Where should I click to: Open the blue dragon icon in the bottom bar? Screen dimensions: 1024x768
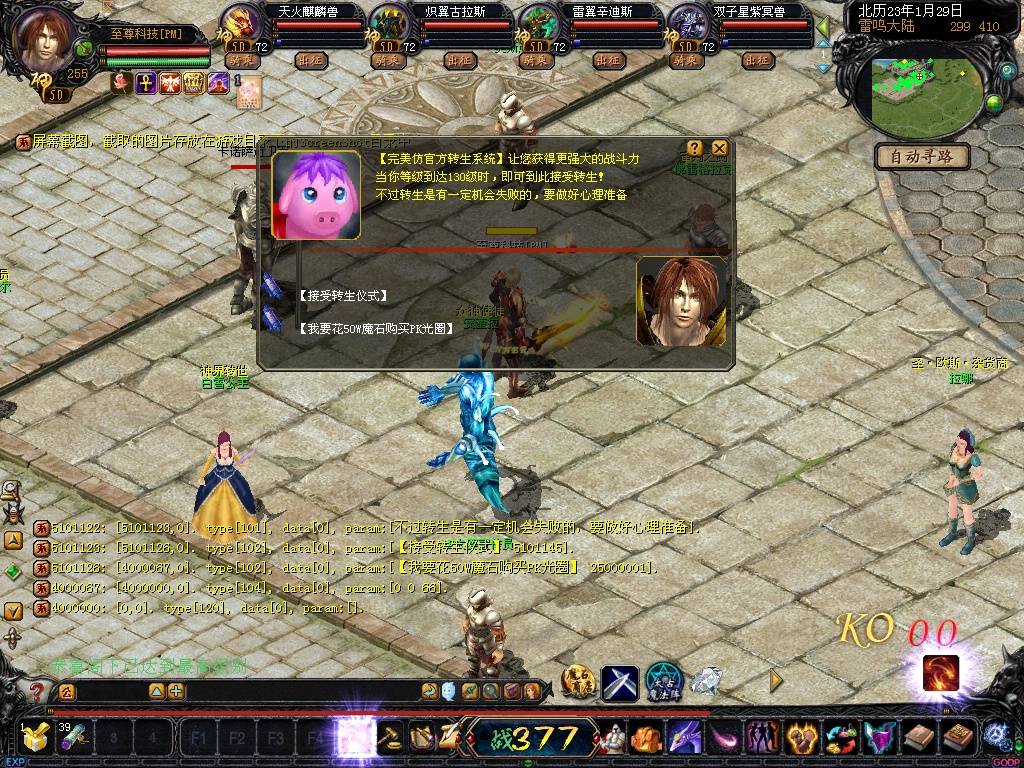(685, 739)
